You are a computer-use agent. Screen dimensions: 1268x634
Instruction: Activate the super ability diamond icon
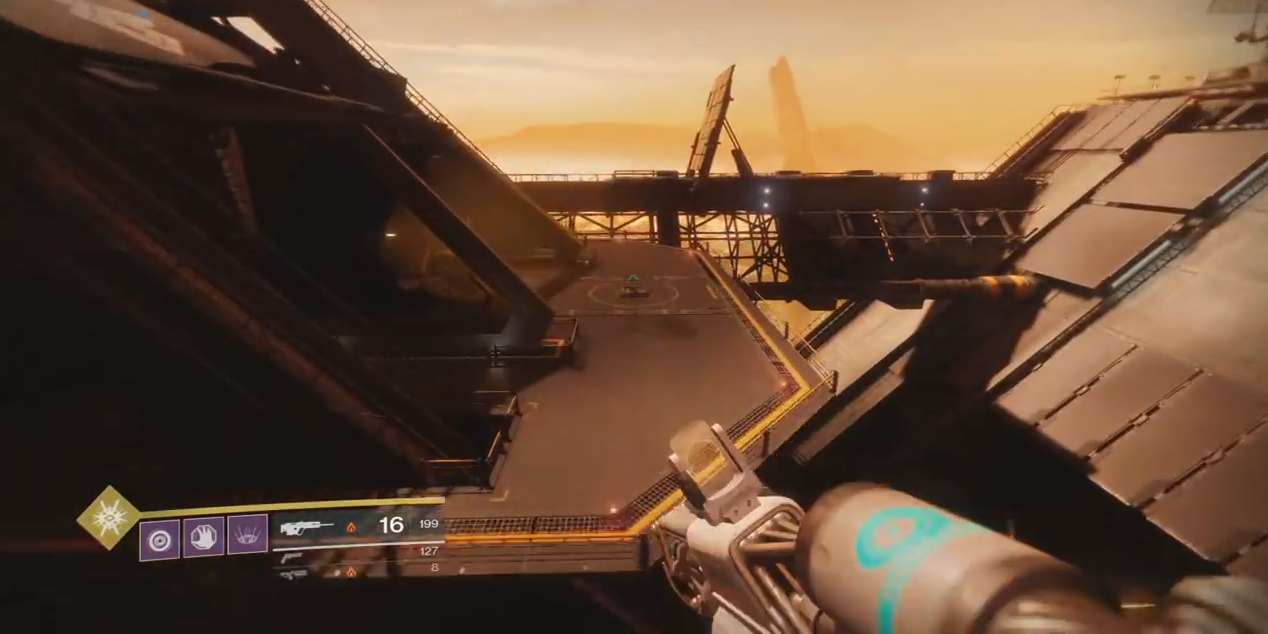[x=109, y=518]
